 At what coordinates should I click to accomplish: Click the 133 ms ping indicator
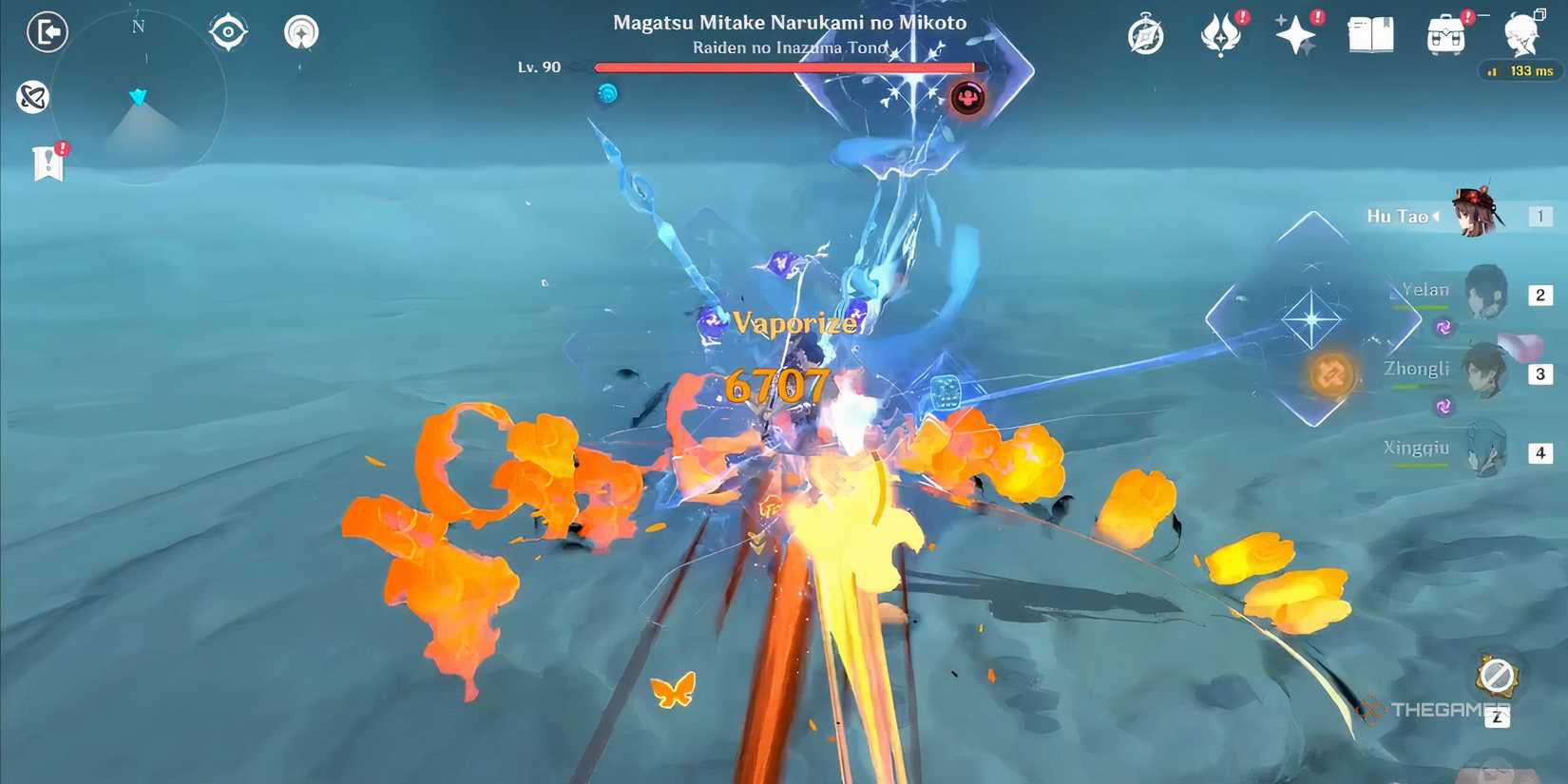[x=1520, y=70]
